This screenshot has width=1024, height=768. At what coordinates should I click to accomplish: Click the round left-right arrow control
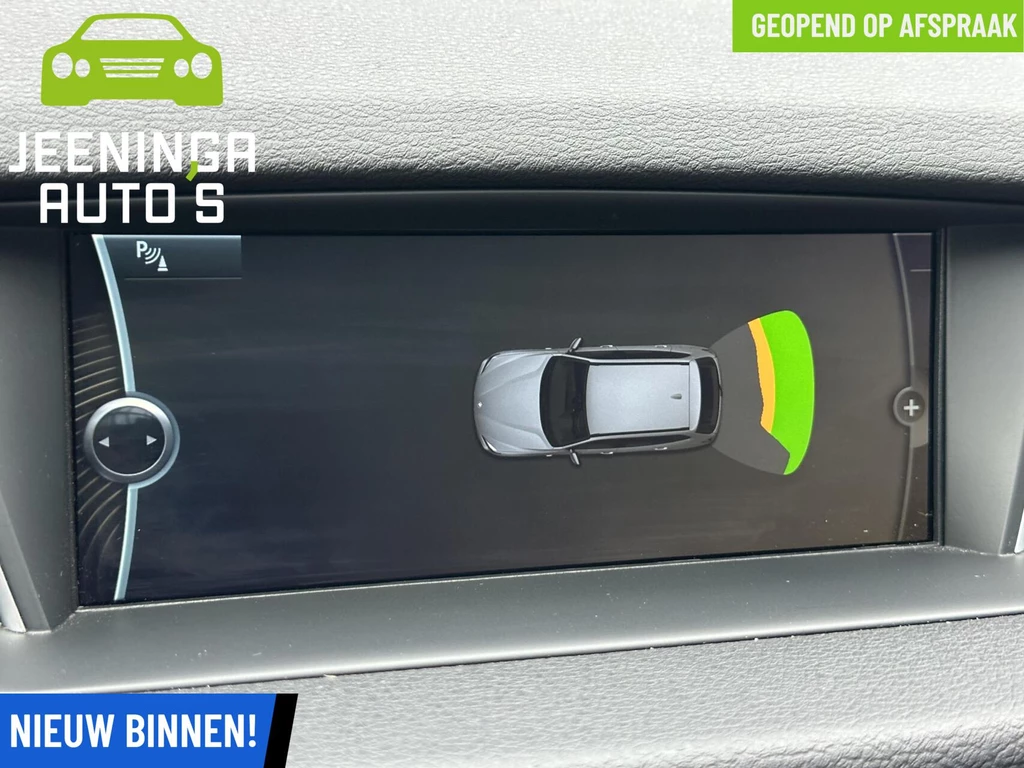[x=131, y=440]
